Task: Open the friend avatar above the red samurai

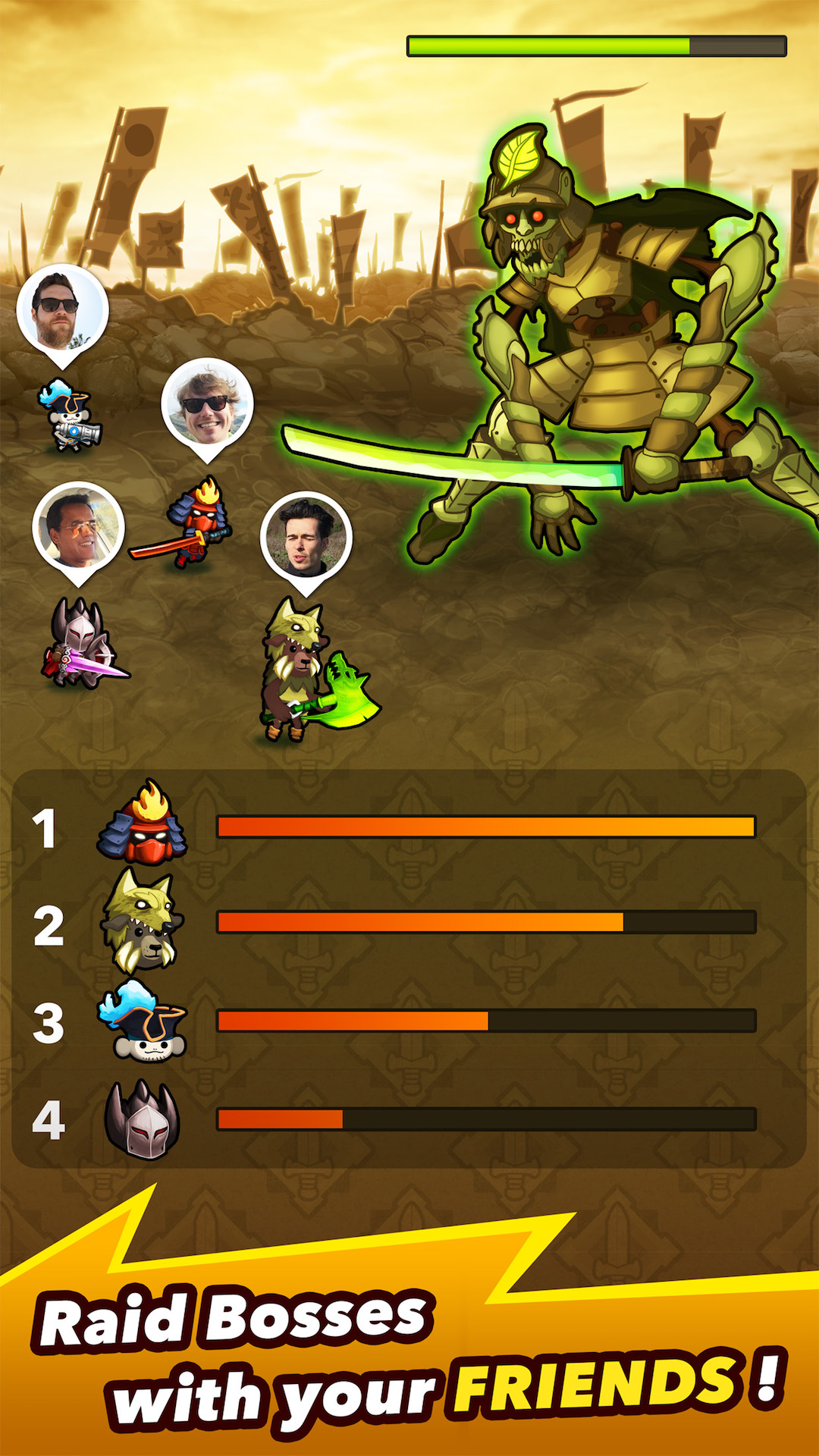Action: pos(207,404)
